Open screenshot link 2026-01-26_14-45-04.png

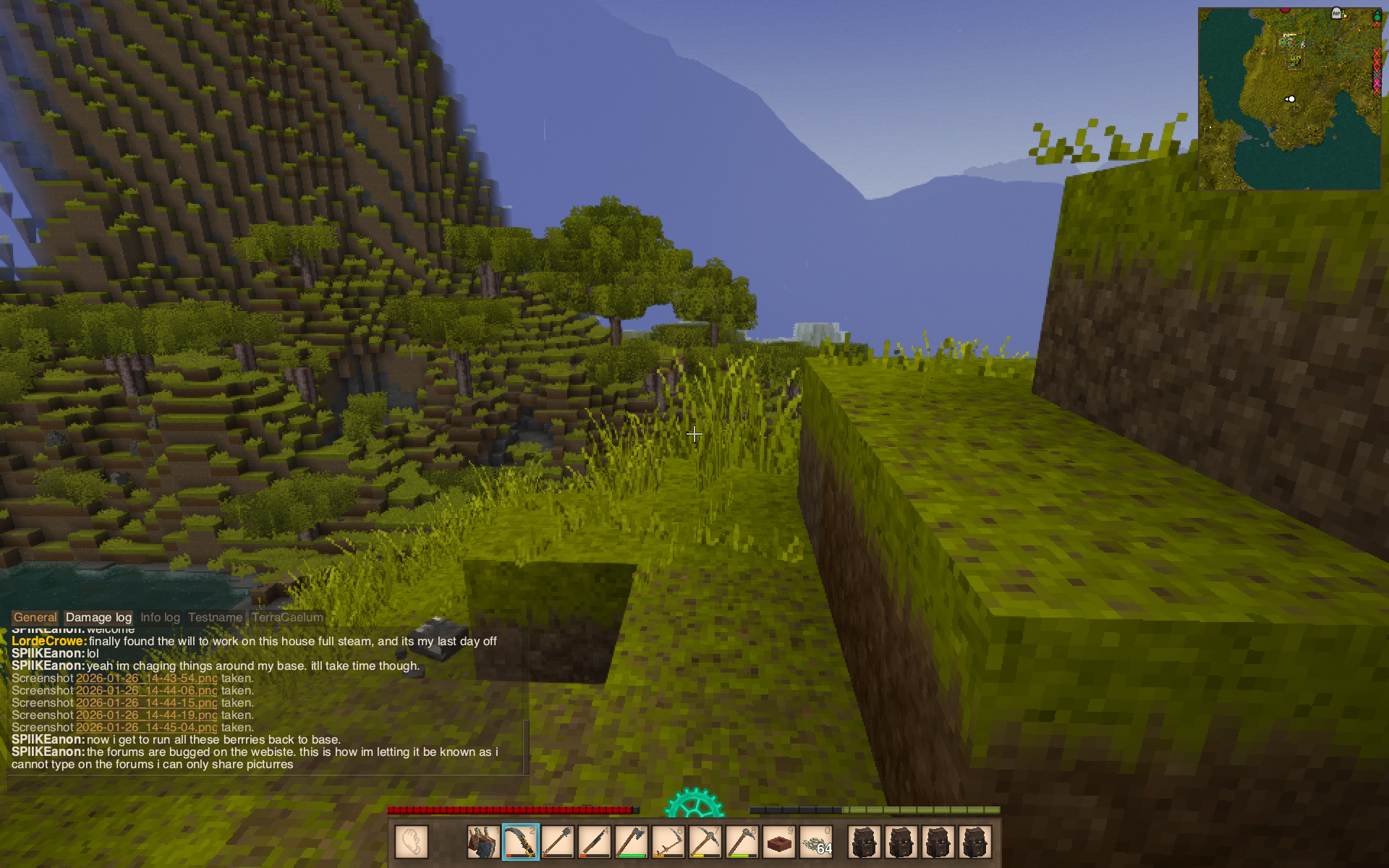[x=146, y=728]
